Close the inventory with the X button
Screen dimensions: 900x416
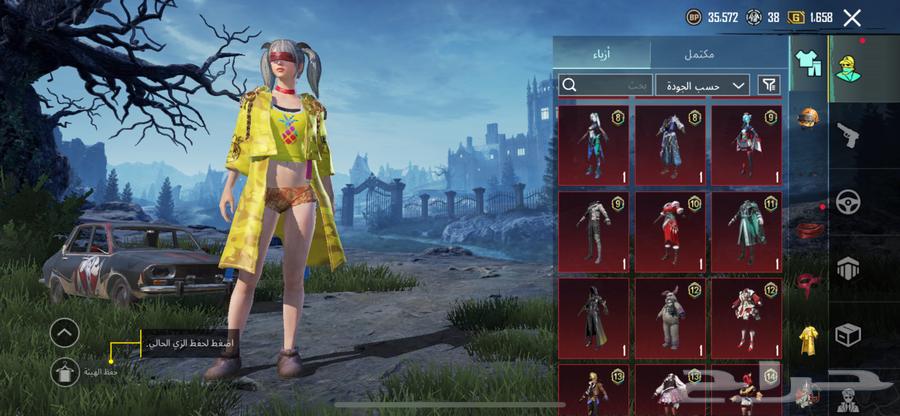point(852,17)
